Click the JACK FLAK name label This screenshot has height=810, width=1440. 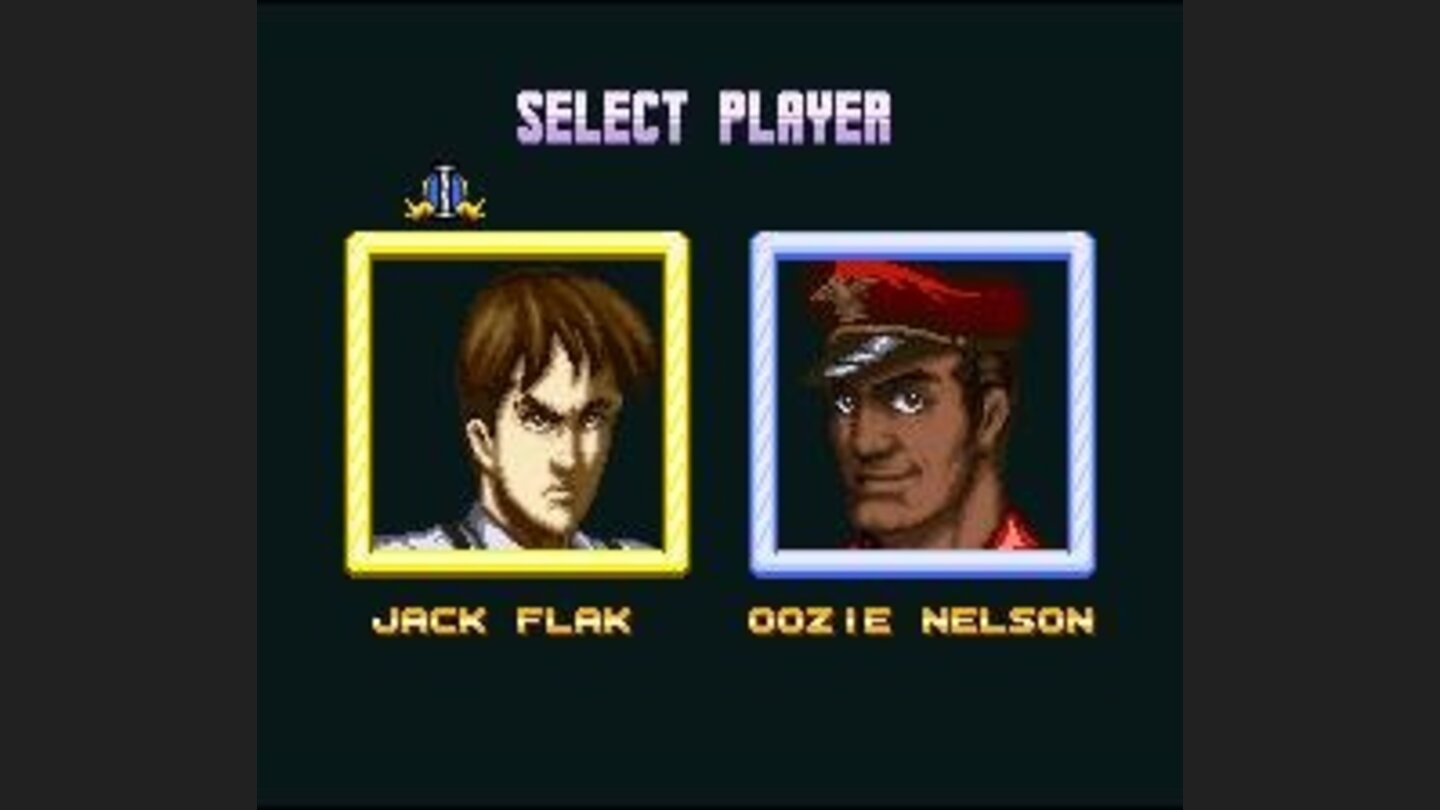coord(500,620)
